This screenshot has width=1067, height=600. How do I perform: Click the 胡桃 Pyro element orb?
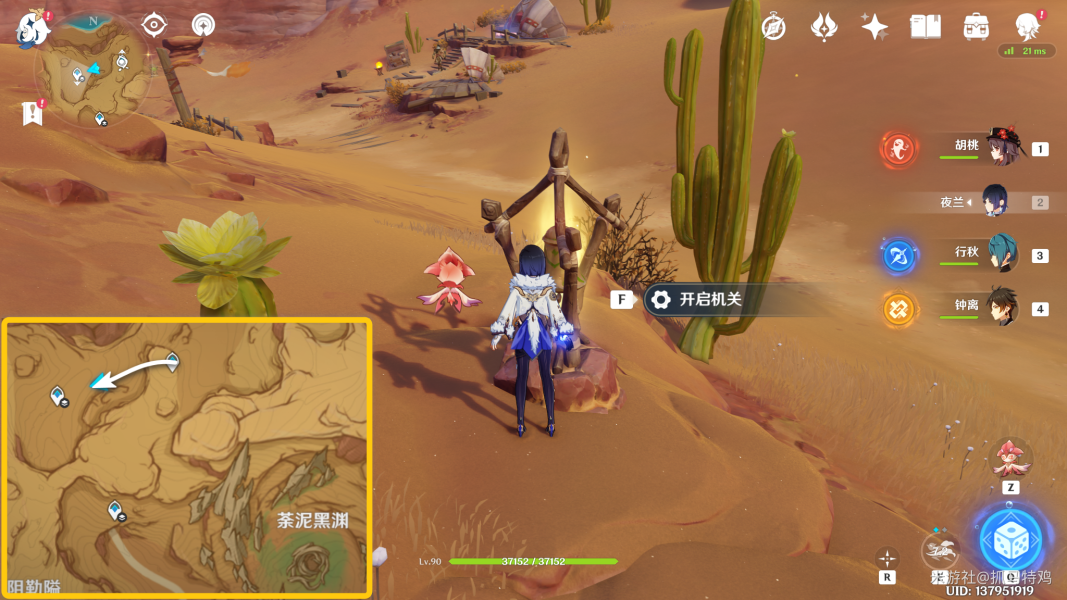click(899, 150)
